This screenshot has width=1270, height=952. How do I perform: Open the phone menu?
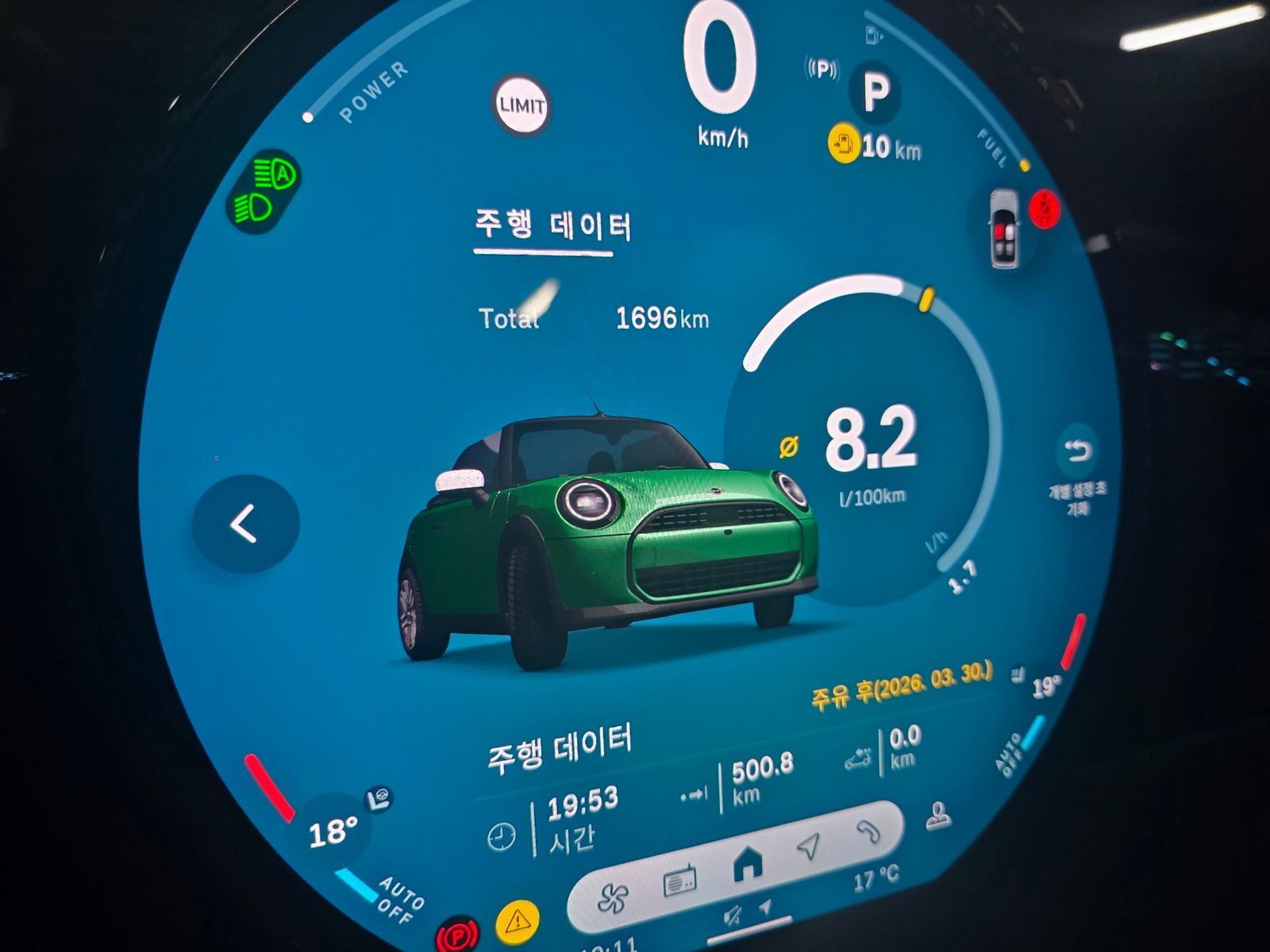tap(868, 831)
